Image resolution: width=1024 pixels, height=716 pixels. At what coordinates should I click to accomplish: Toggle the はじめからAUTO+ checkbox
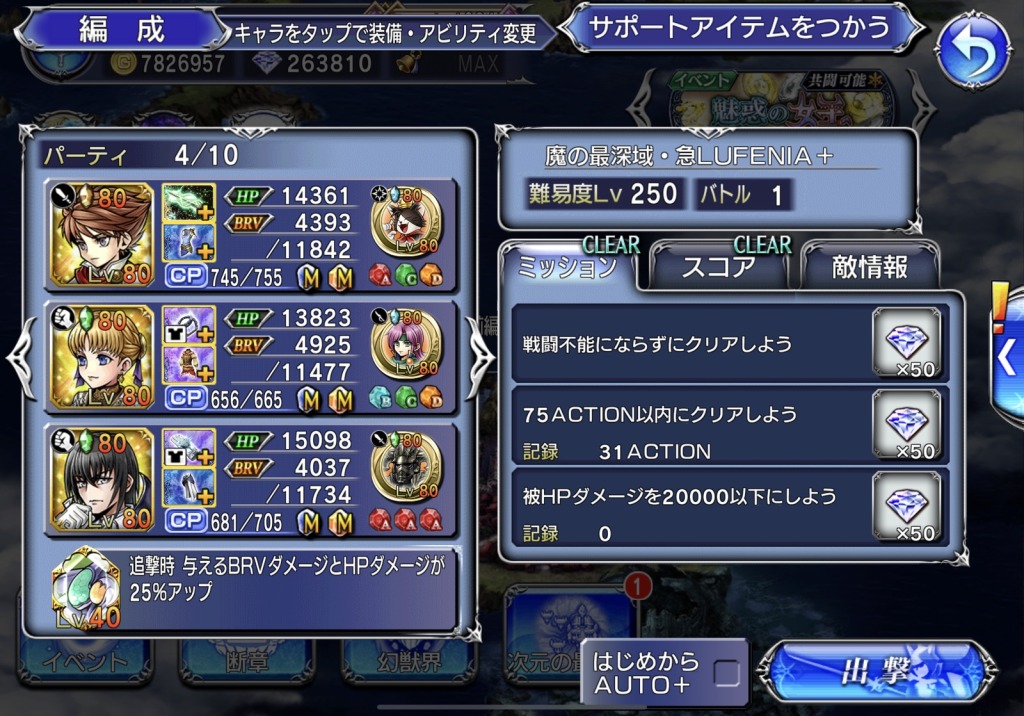[727, 673]
